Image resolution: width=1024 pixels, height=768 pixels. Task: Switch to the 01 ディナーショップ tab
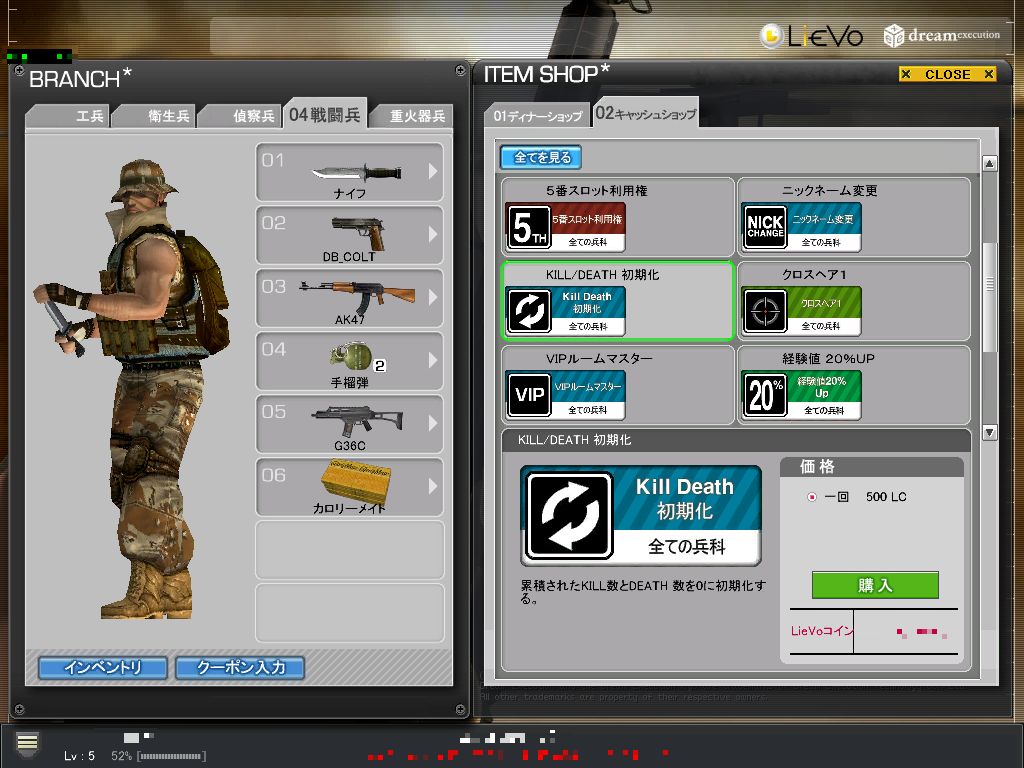[x=537, y=116]
